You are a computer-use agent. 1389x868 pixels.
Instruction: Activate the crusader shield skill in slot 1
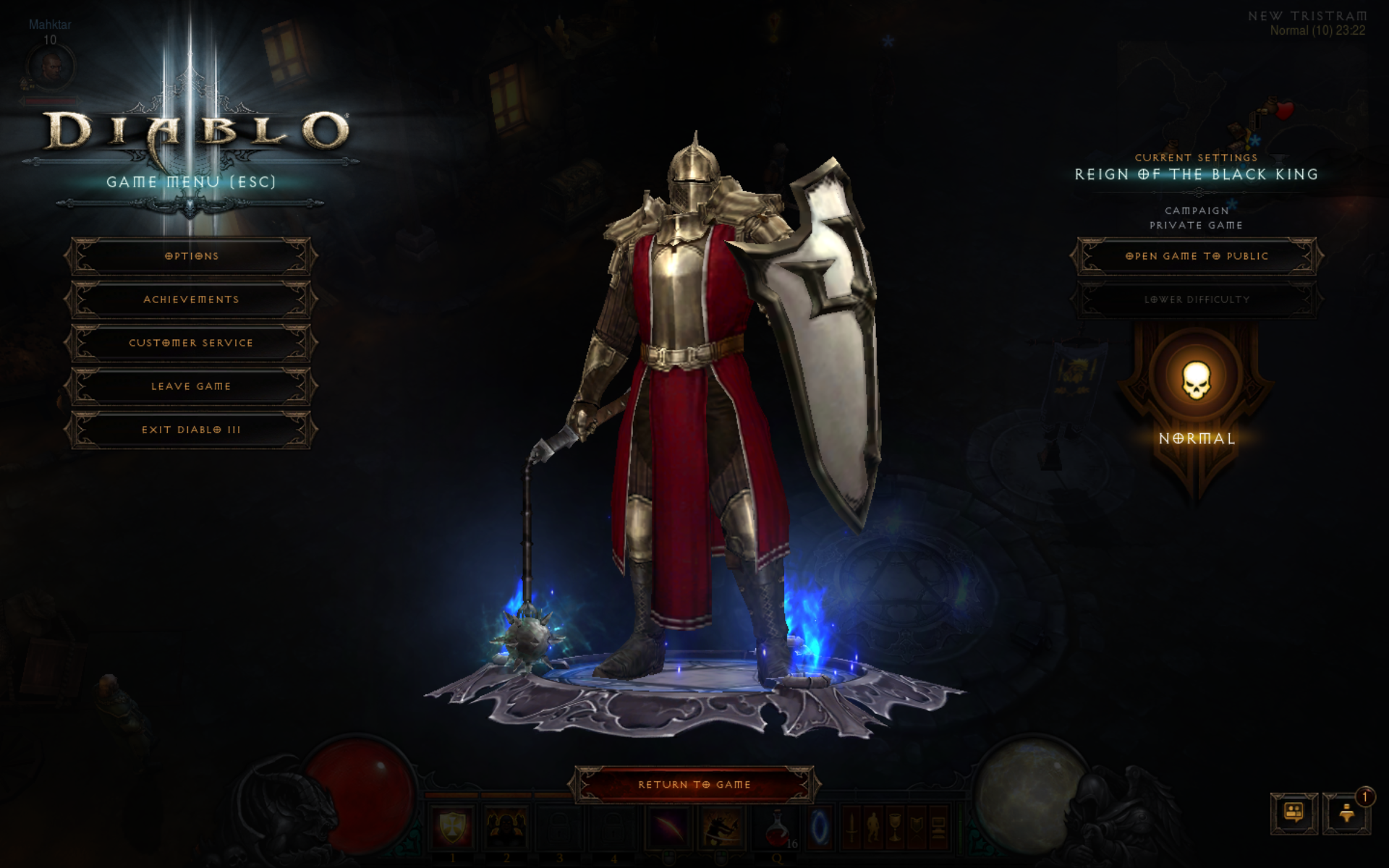pos(453,827)
